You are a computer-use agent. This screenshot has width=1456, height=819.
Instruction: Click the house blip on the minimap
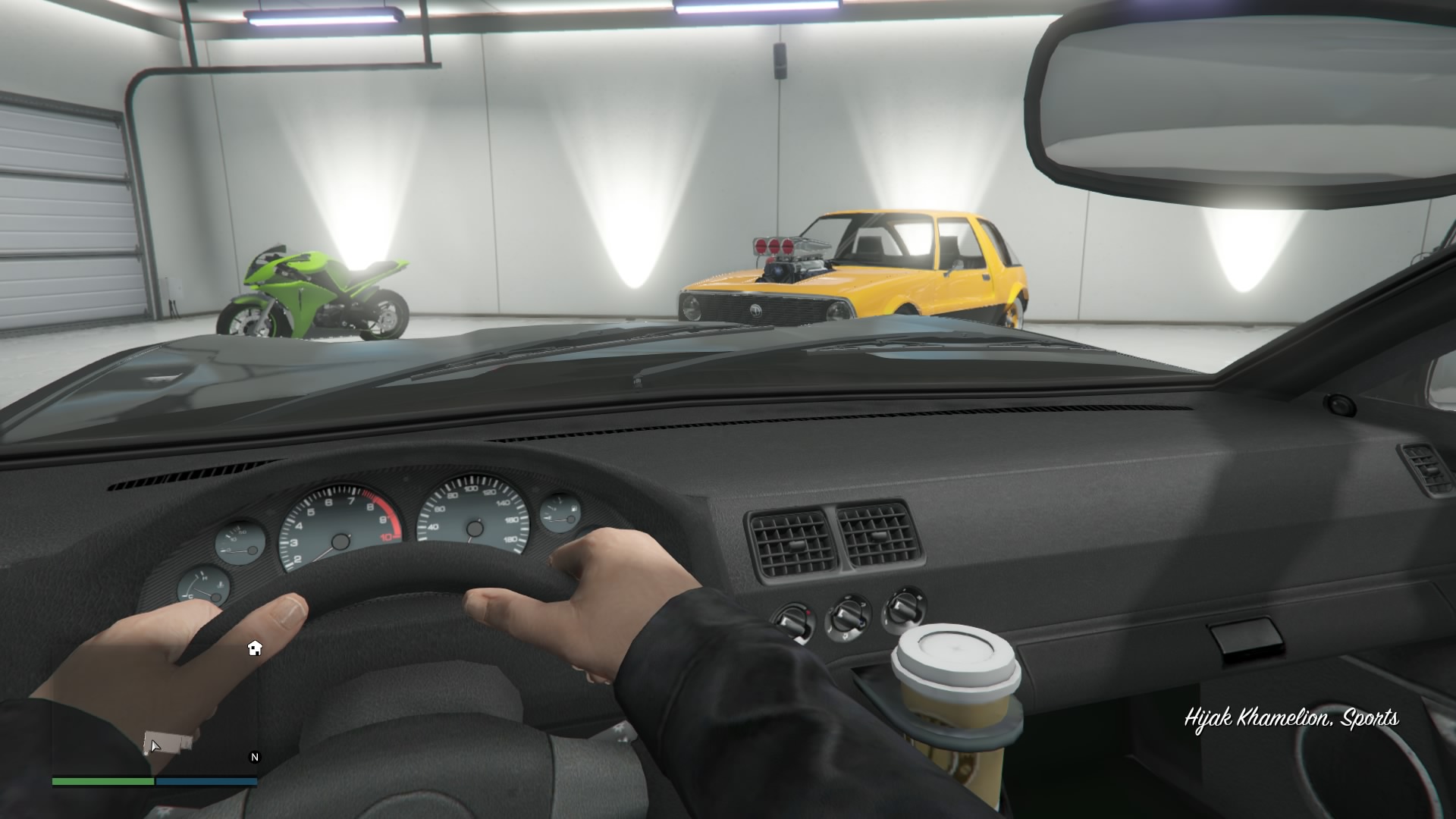pyautogui.click(x=255, y=648)
